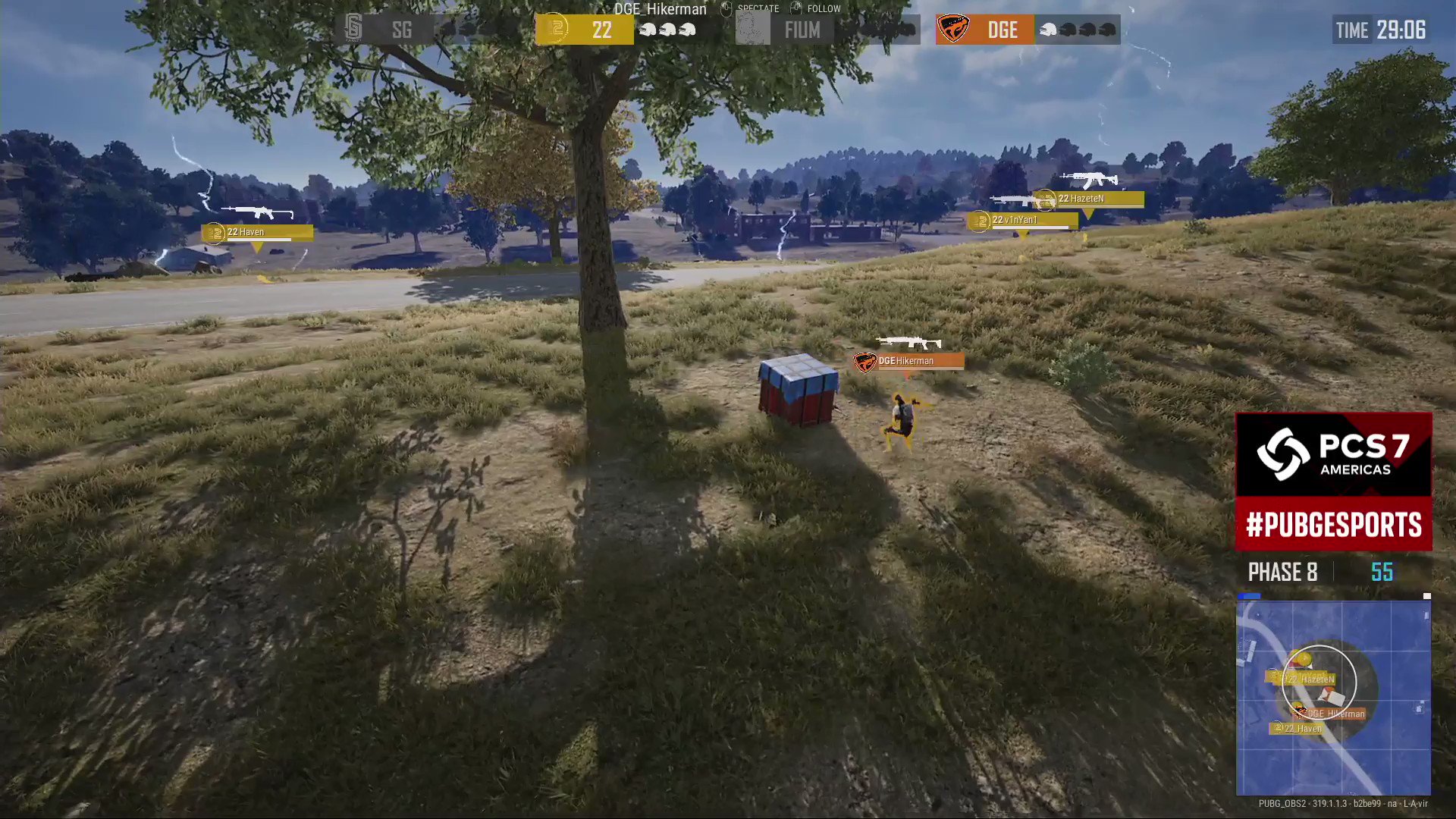1456x819 pixels.
Task: Click the helmet icons beside team 22
Action: click(x=667, y=30)
